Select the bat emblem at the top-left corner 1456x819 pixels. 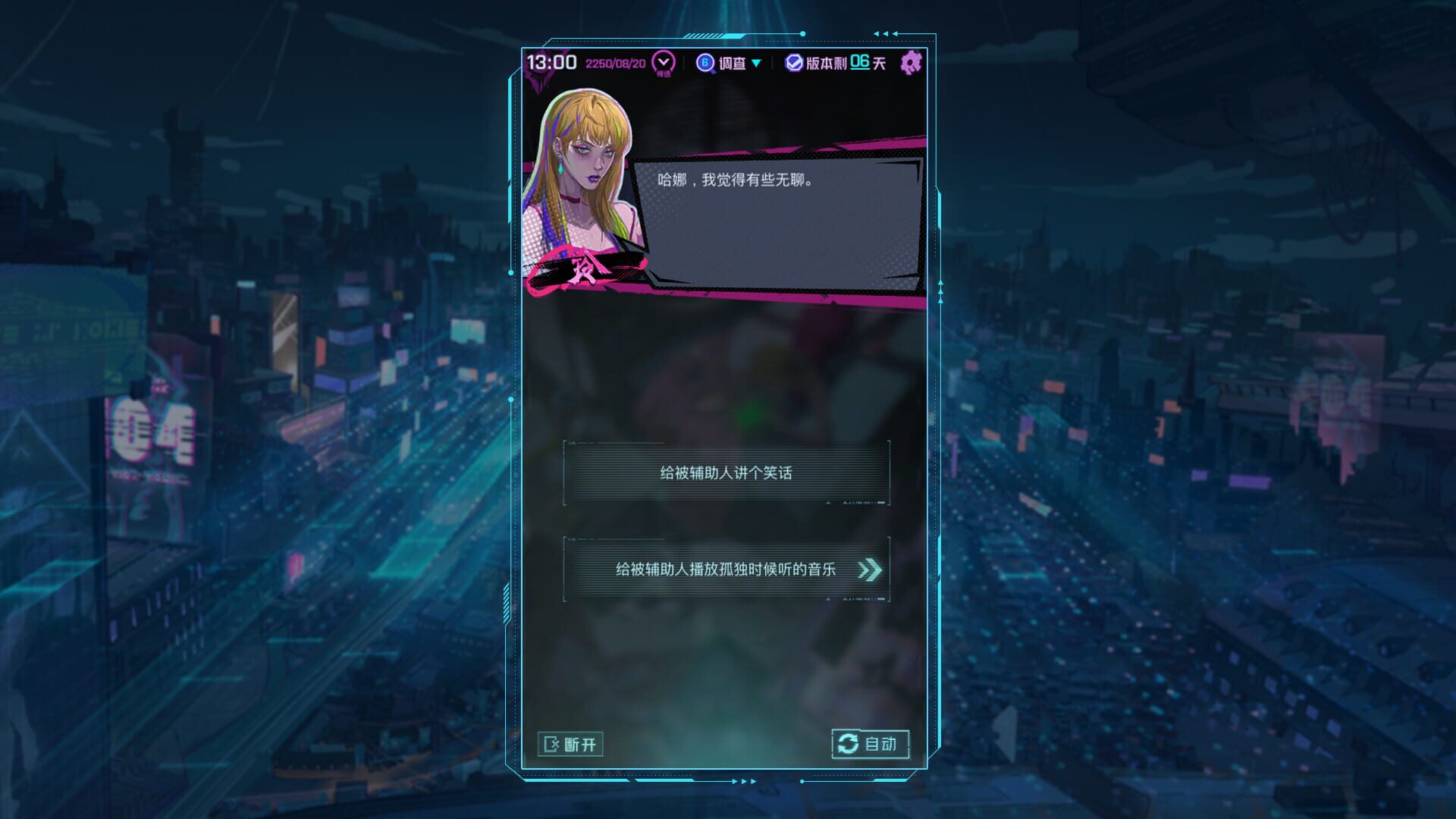coord(540,67)
